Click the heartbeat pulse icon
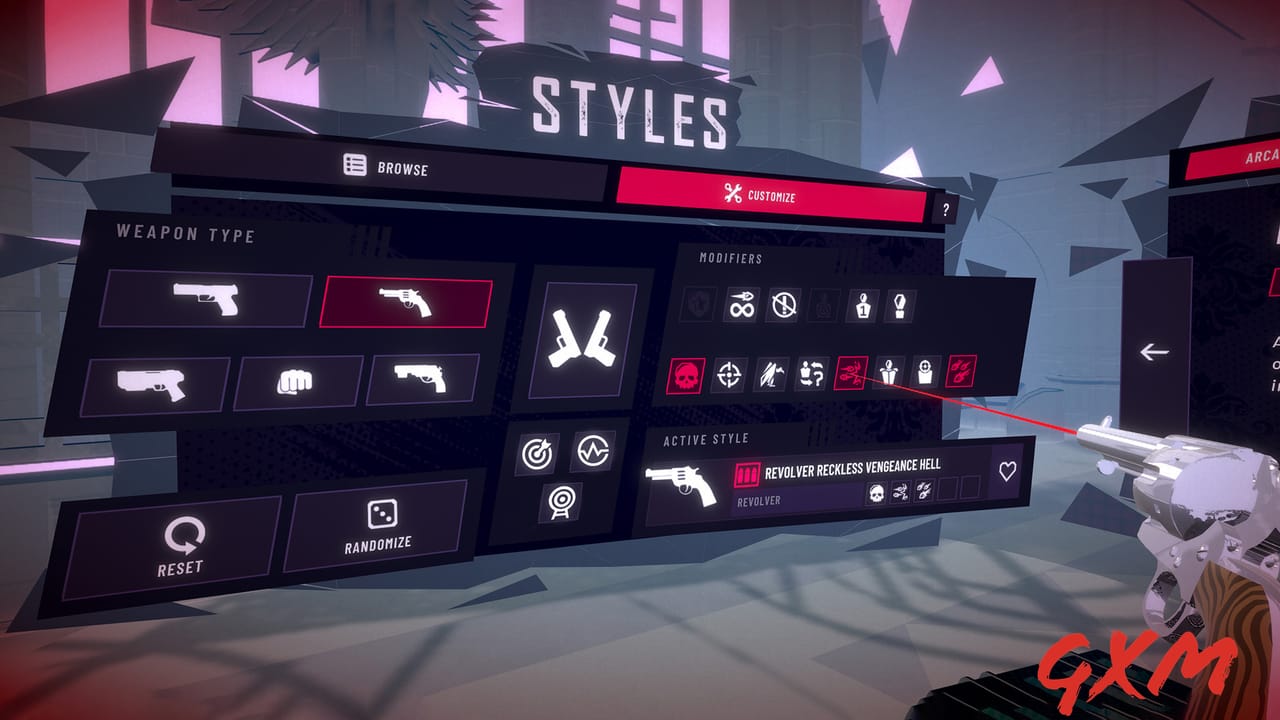The width and height of the screenshot is (1280, 720). [594, 452]
